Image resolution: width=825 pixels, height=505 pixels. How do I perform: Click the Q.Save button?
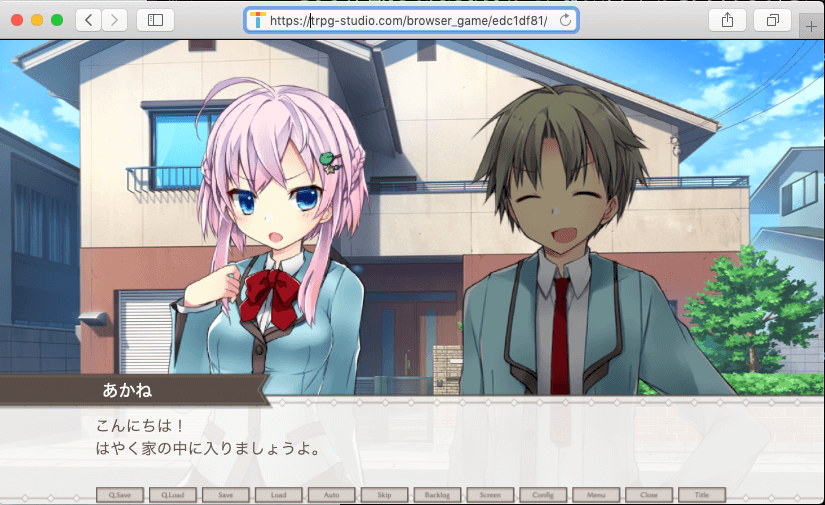[x=120, y=495]
